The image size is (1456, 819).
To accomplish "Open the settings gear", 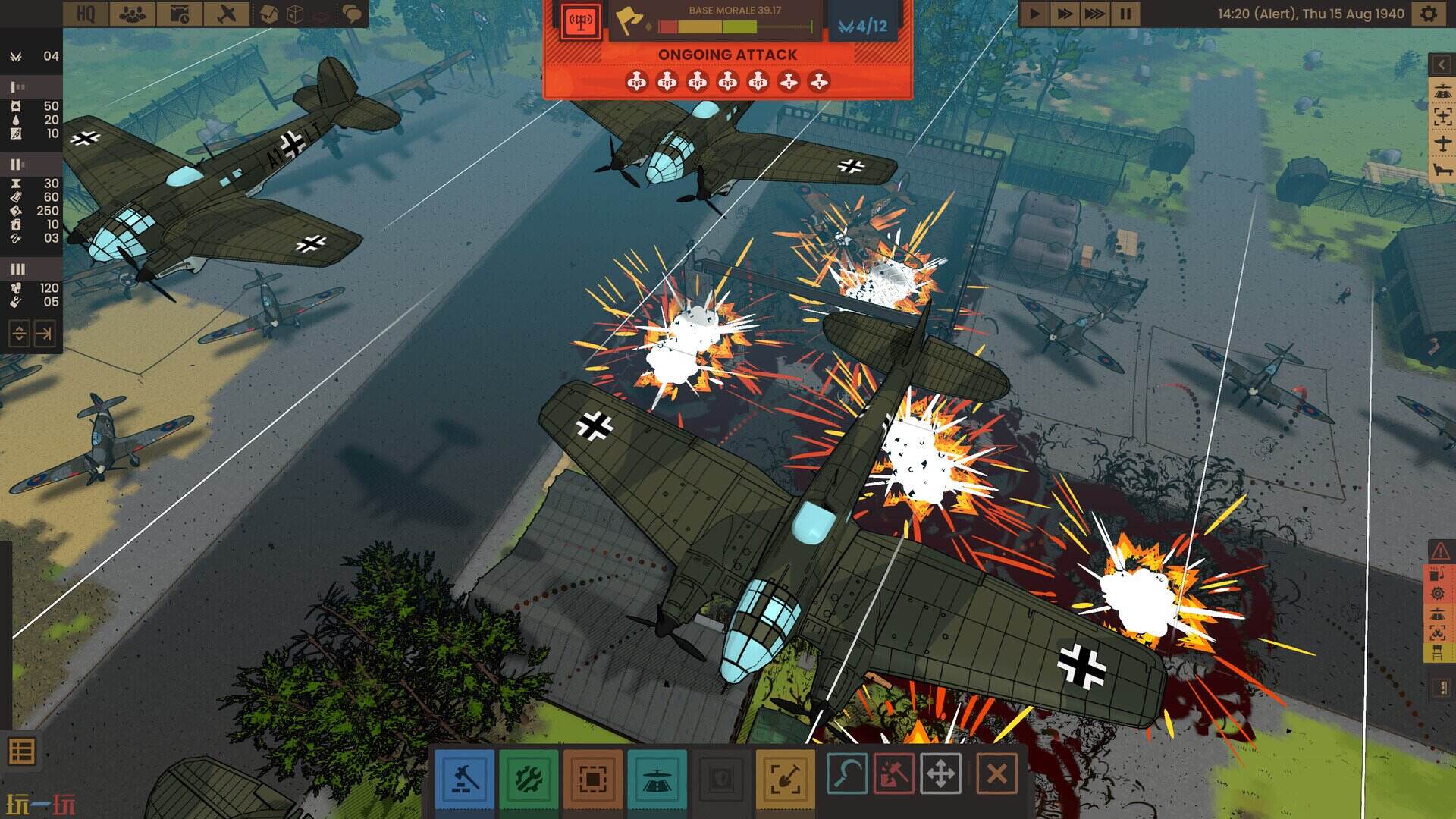I will click(1429, 14).
